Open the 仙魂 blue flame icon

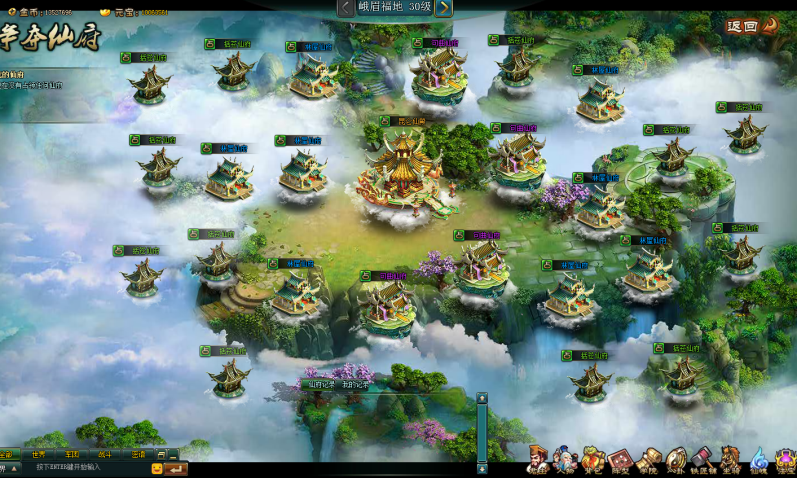pyautogui.click(x=759, y=460)
